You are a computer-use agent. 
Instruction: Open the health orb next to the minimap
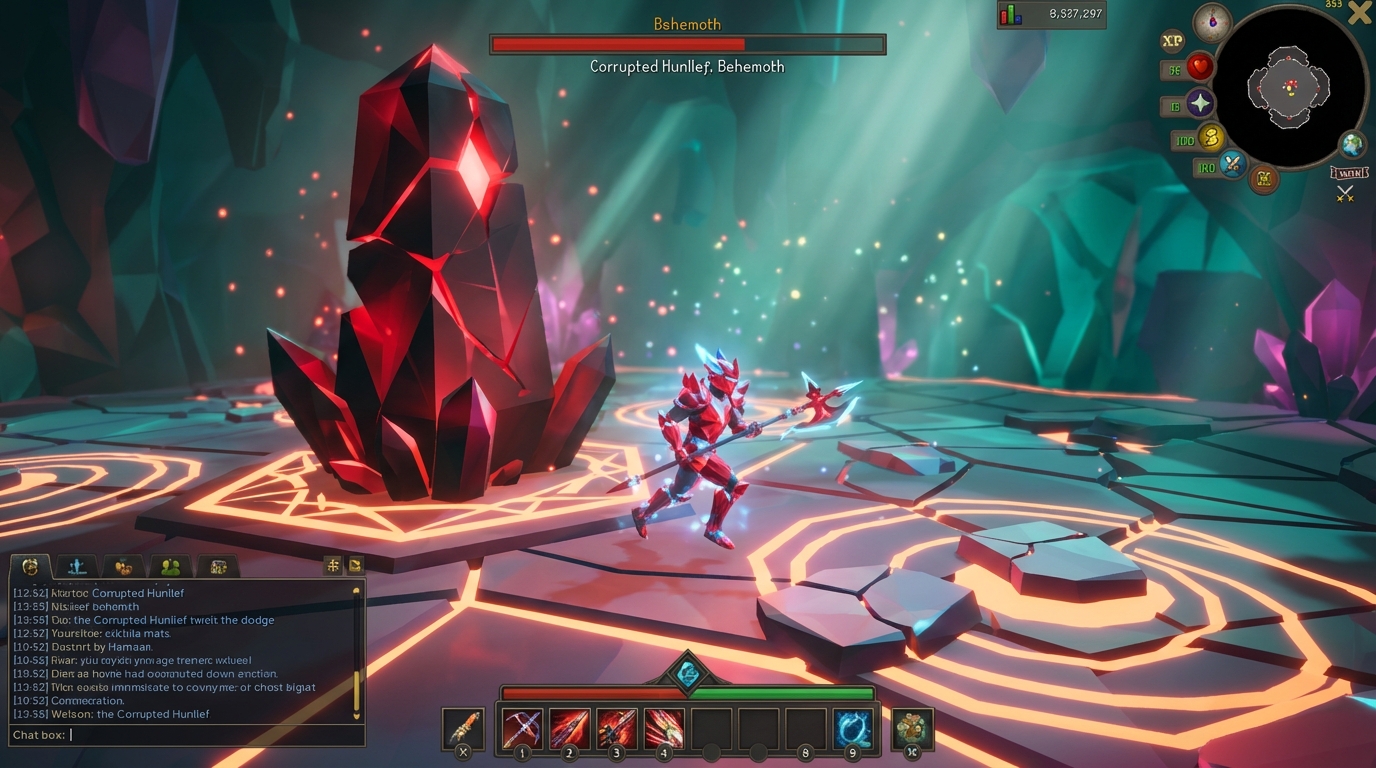[x=1199, y=66]
